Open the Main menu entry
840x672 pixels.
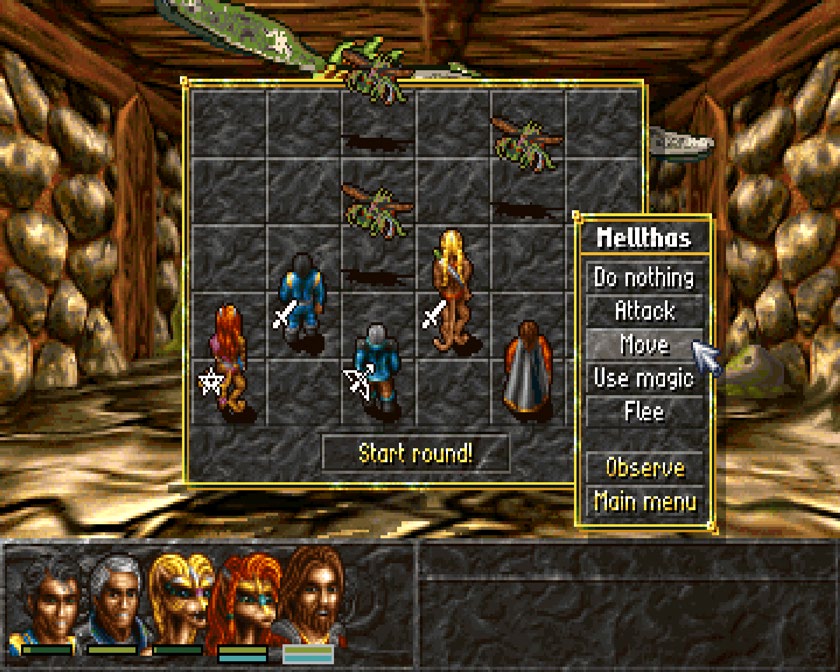[644, 500]
